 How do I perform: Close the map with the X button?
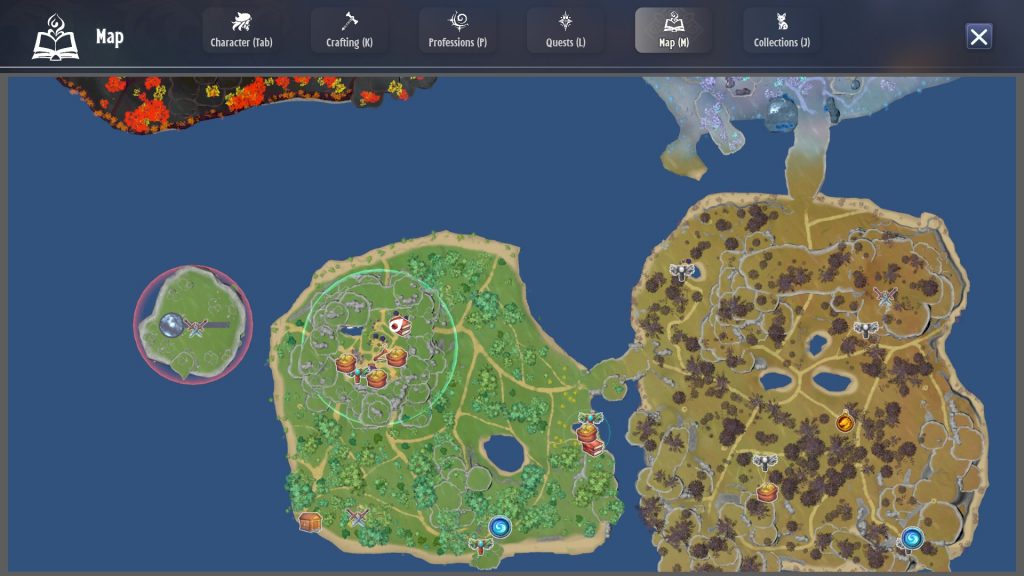pos(979,37)
